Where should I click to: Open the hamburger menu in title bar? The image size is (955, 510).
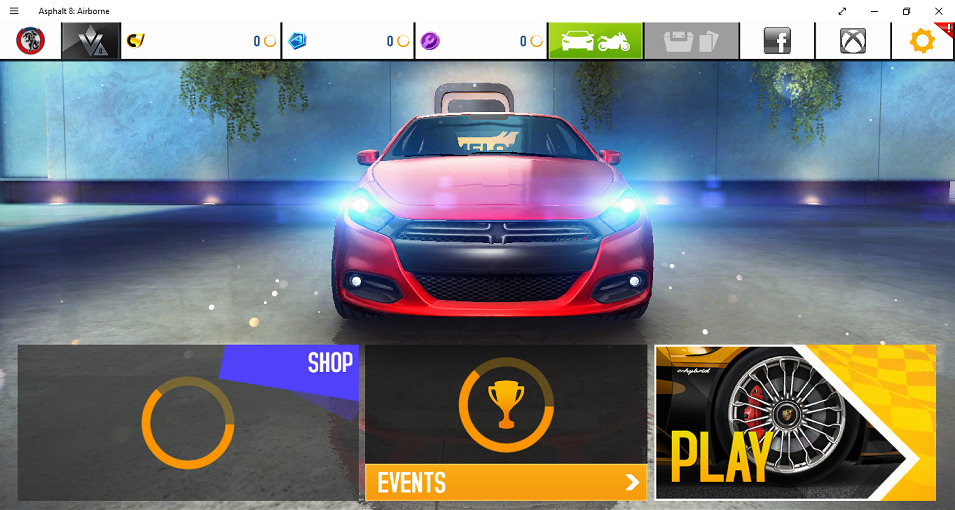(x=14, y=11)
